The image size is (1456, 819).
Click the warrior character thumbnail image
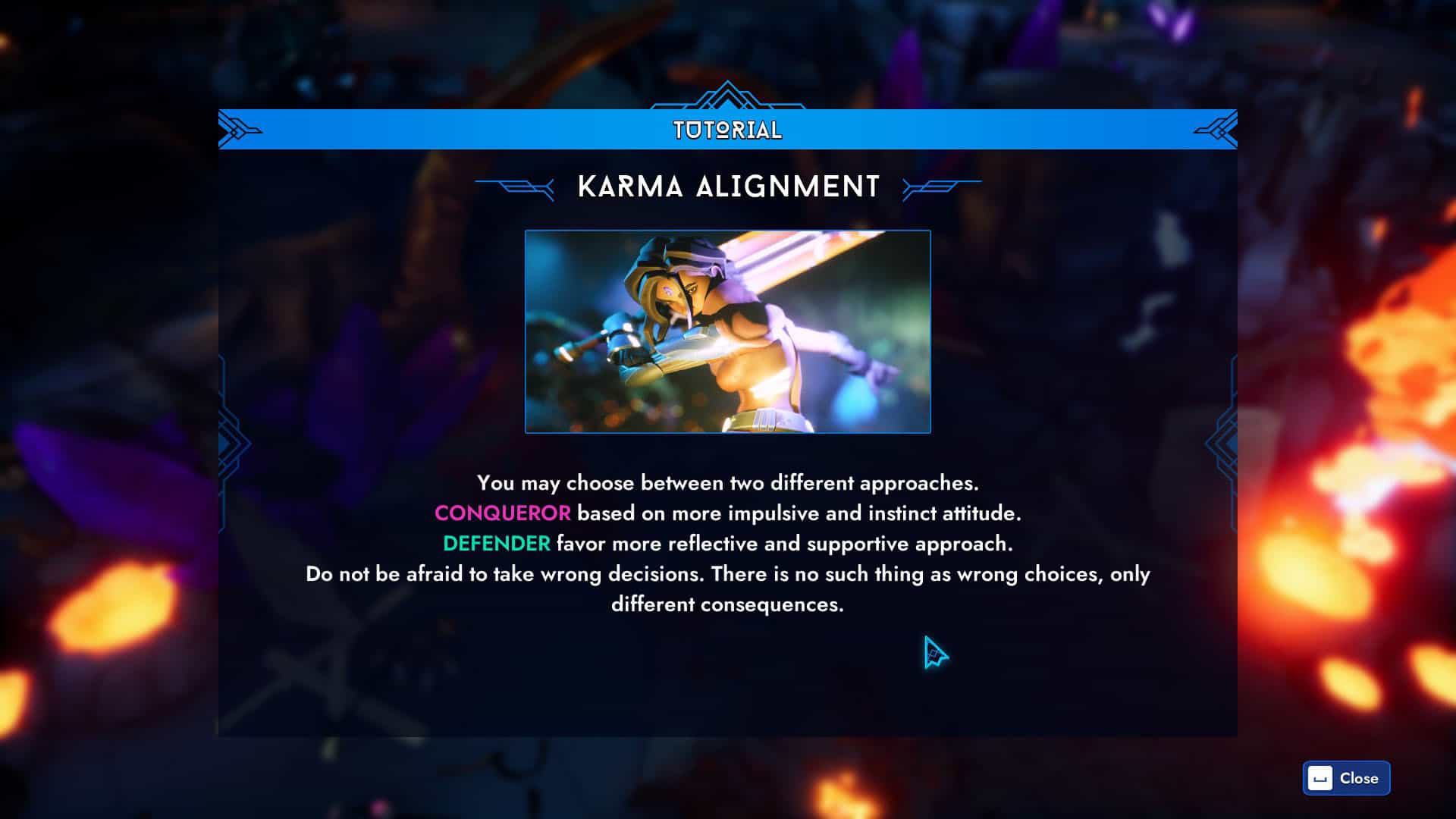tap(726, 332)
